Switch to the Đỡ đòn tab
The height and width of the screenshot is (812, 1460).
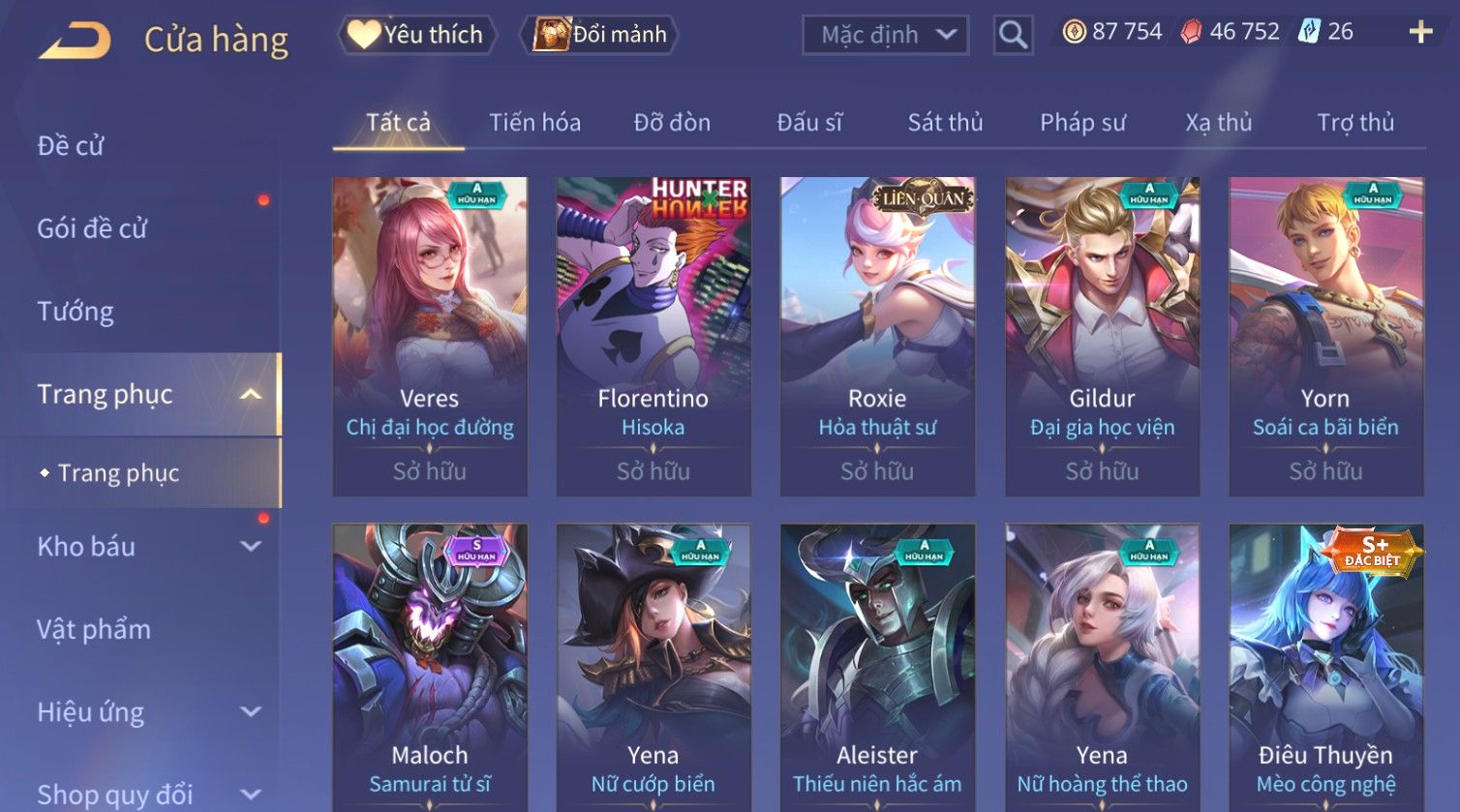pos(672,123)
